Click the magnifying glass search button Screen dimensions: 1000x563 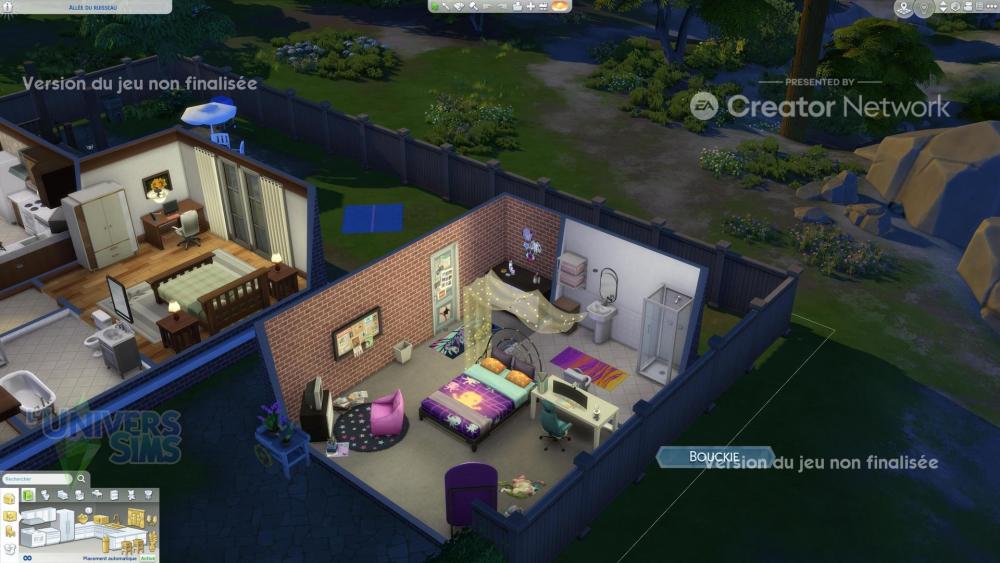tap(82, 480)
